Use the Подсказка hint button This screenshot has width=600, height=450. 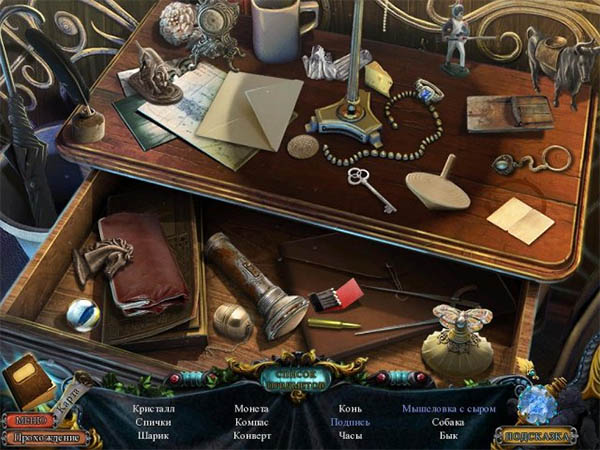(537, 437)
